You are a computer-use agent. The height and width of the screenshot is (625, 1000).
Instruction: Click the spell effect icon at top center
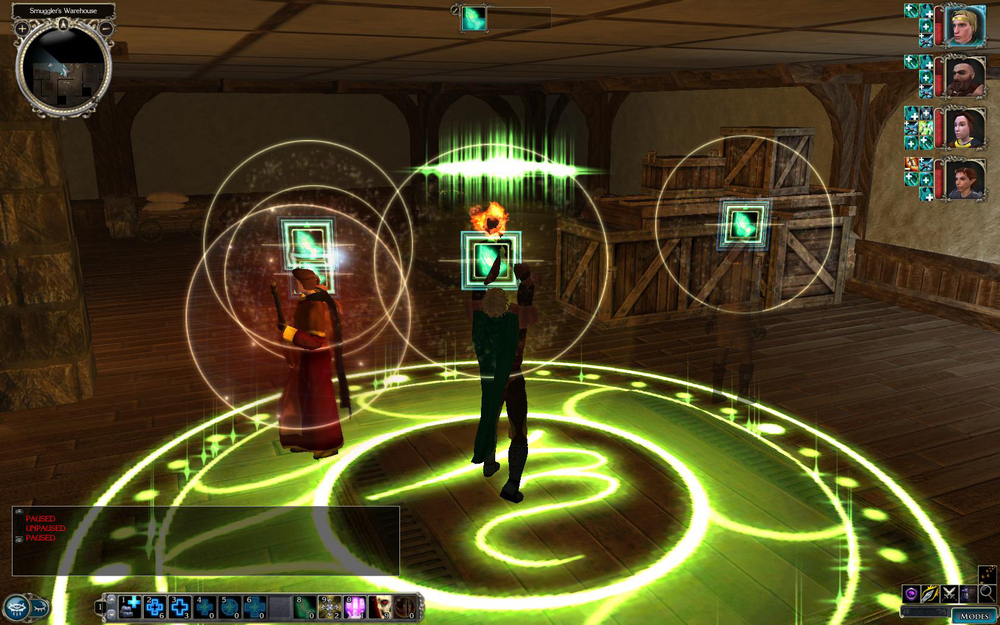[474, 18]
